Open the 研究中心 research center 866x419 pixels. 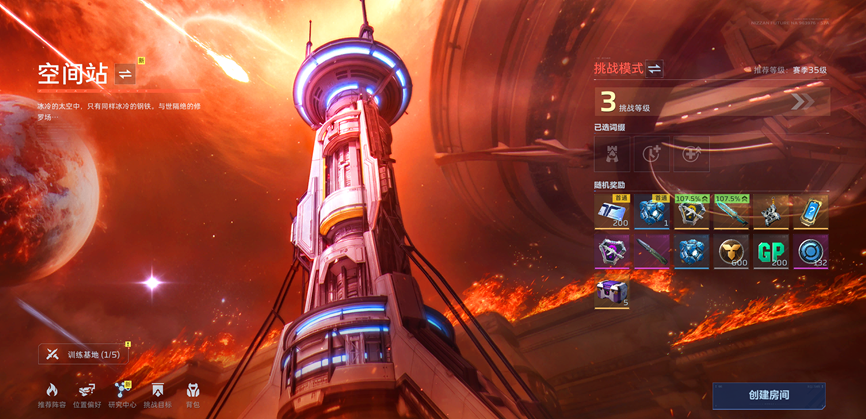click(x=122, y=394)
